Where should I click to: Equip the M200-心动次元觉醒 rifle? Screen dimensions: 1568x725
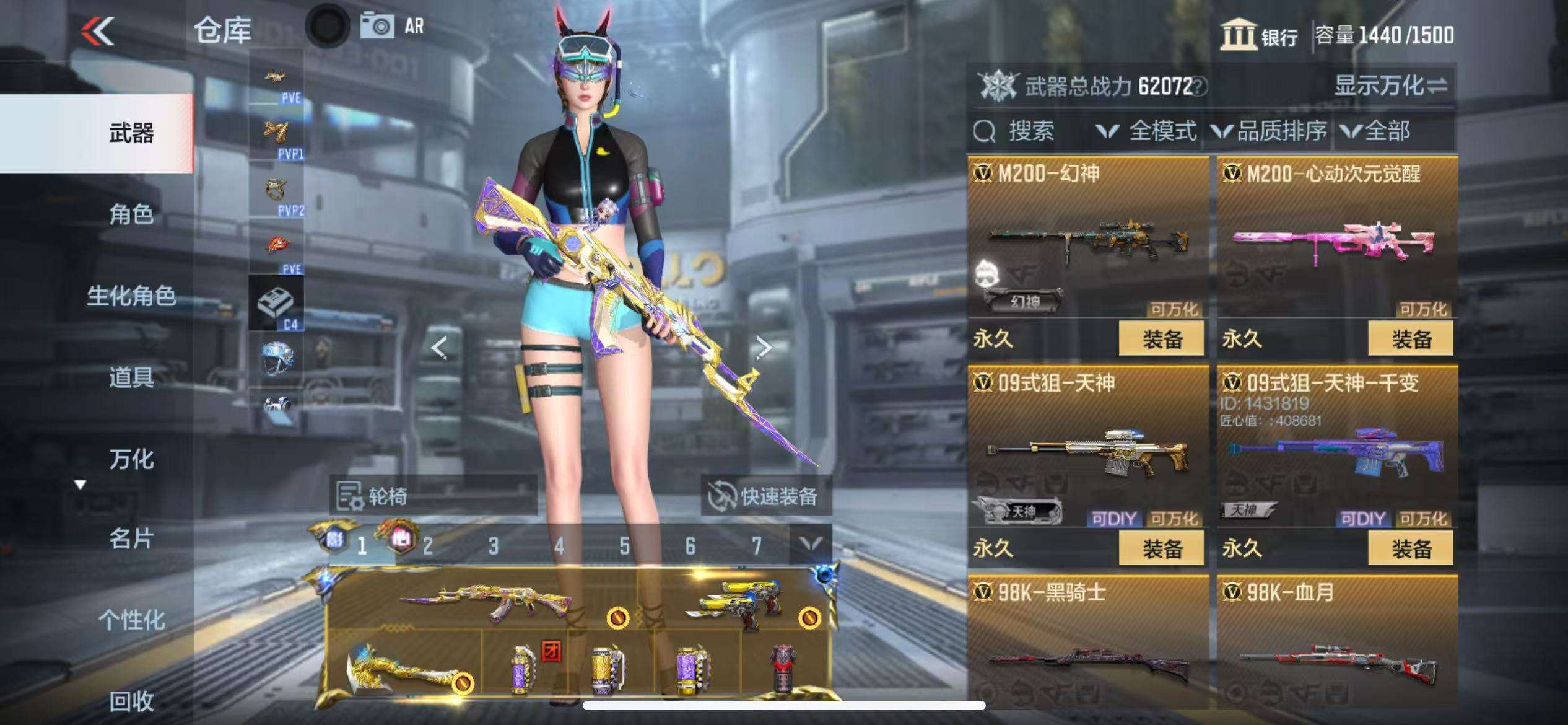coord(1411,339)
